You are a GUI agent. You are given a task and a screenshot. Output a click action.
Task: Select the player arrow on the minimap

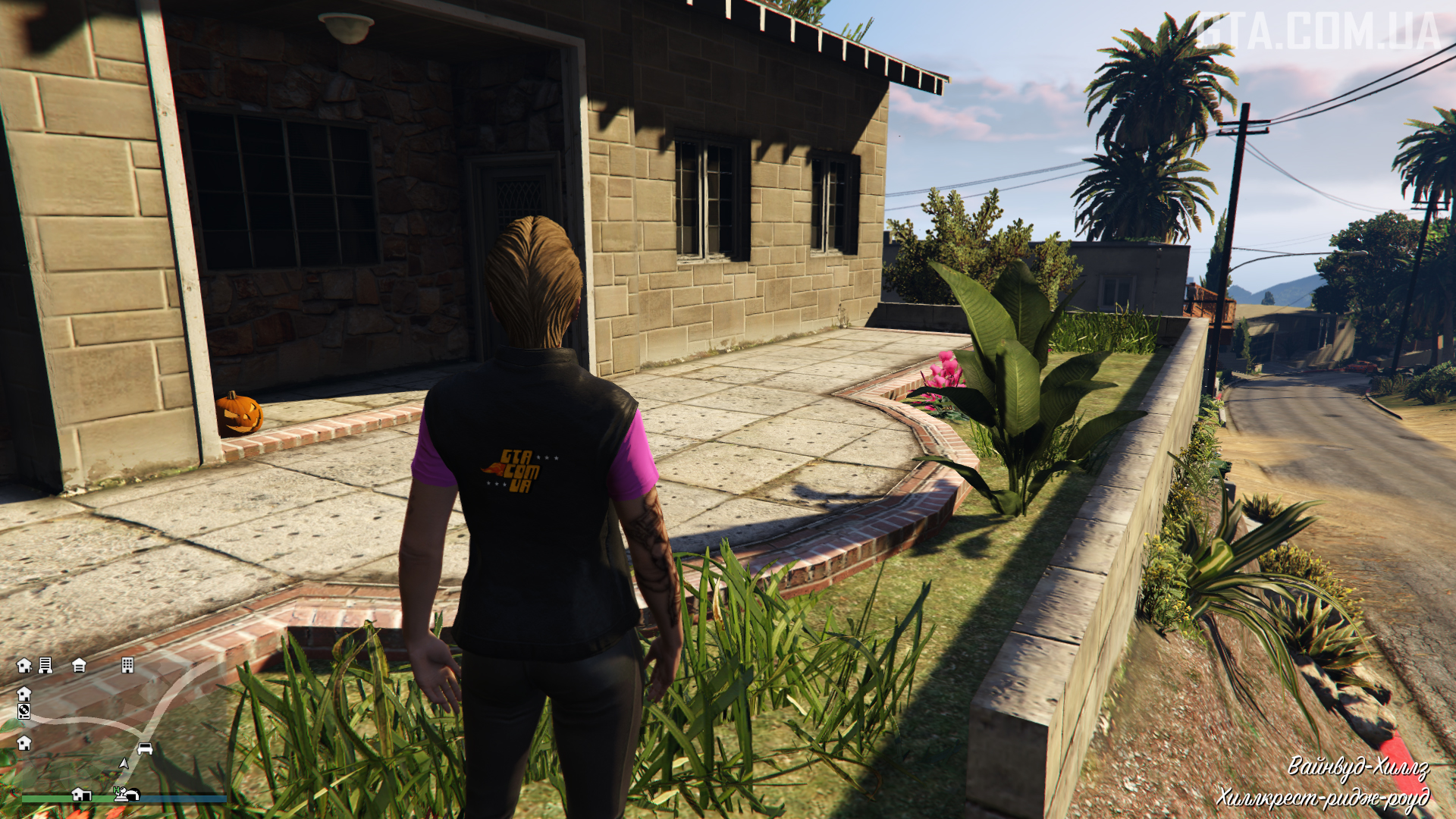click(x=124, y=763)
